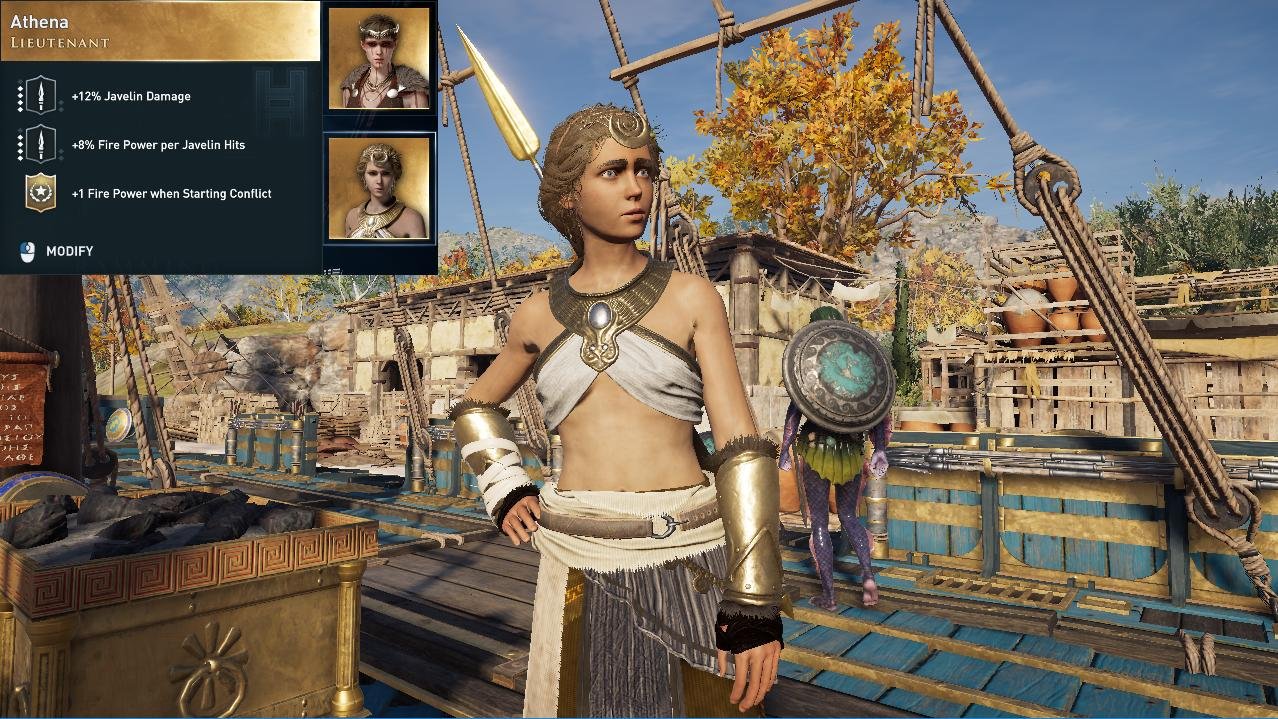Screen dimensions: 1278x719
Task: Select the fur-clad lieutenant portrait with face paint
Action: click(x=379, y=59)
